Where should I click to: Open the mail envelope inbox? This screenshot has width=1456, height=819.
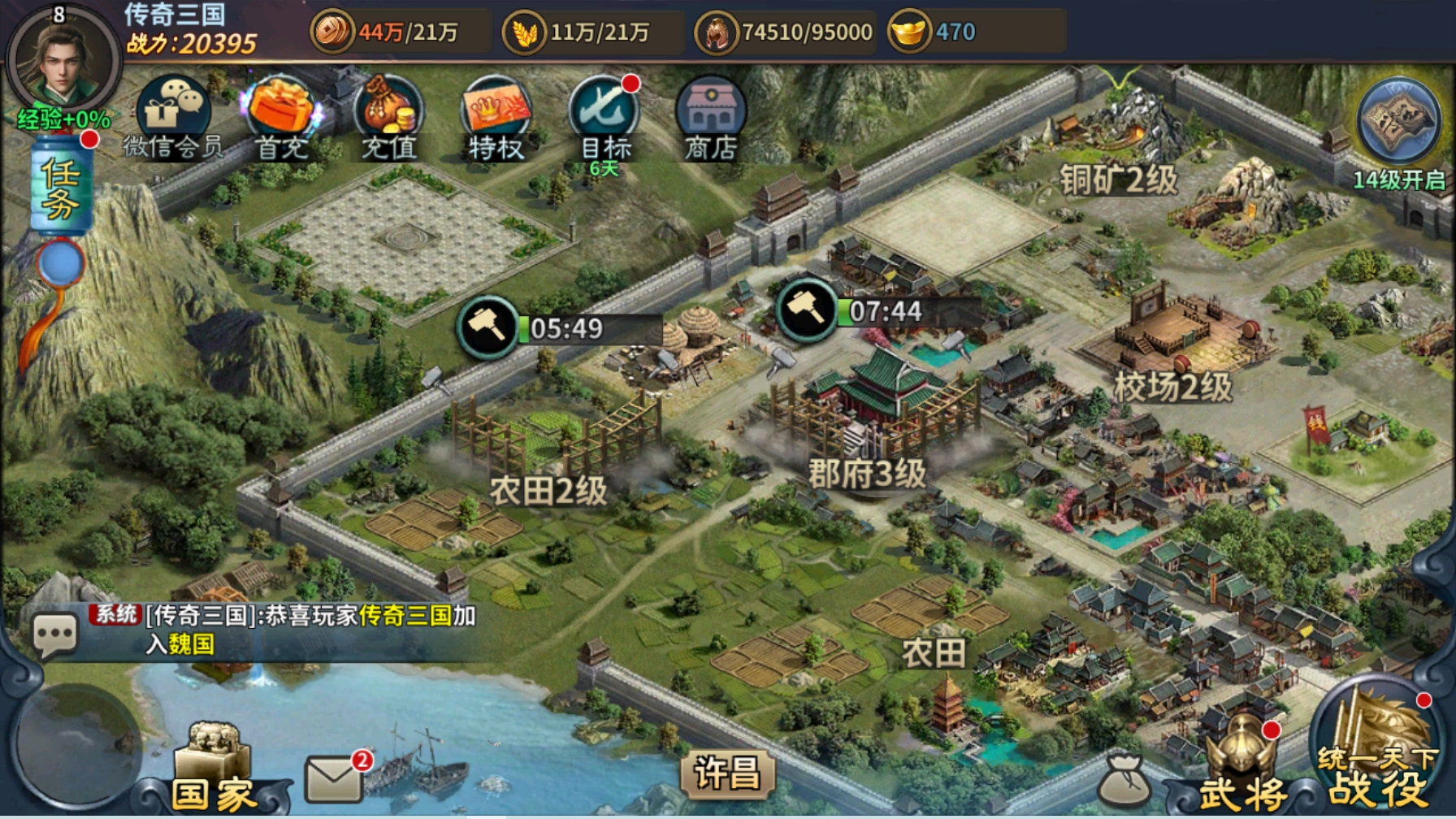click(x=334, y=778)
